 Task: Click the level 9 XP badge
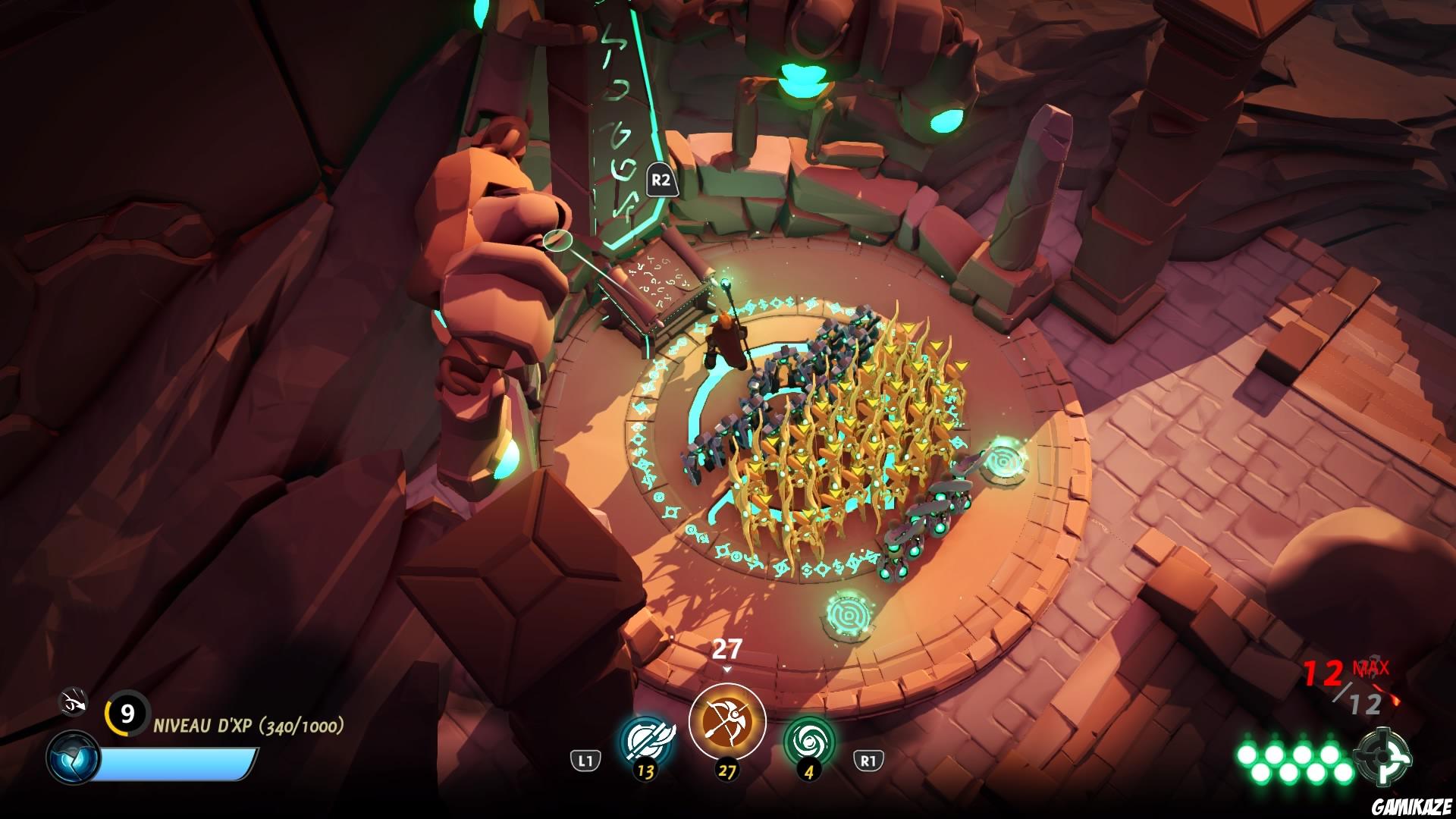tap(127, 714)
